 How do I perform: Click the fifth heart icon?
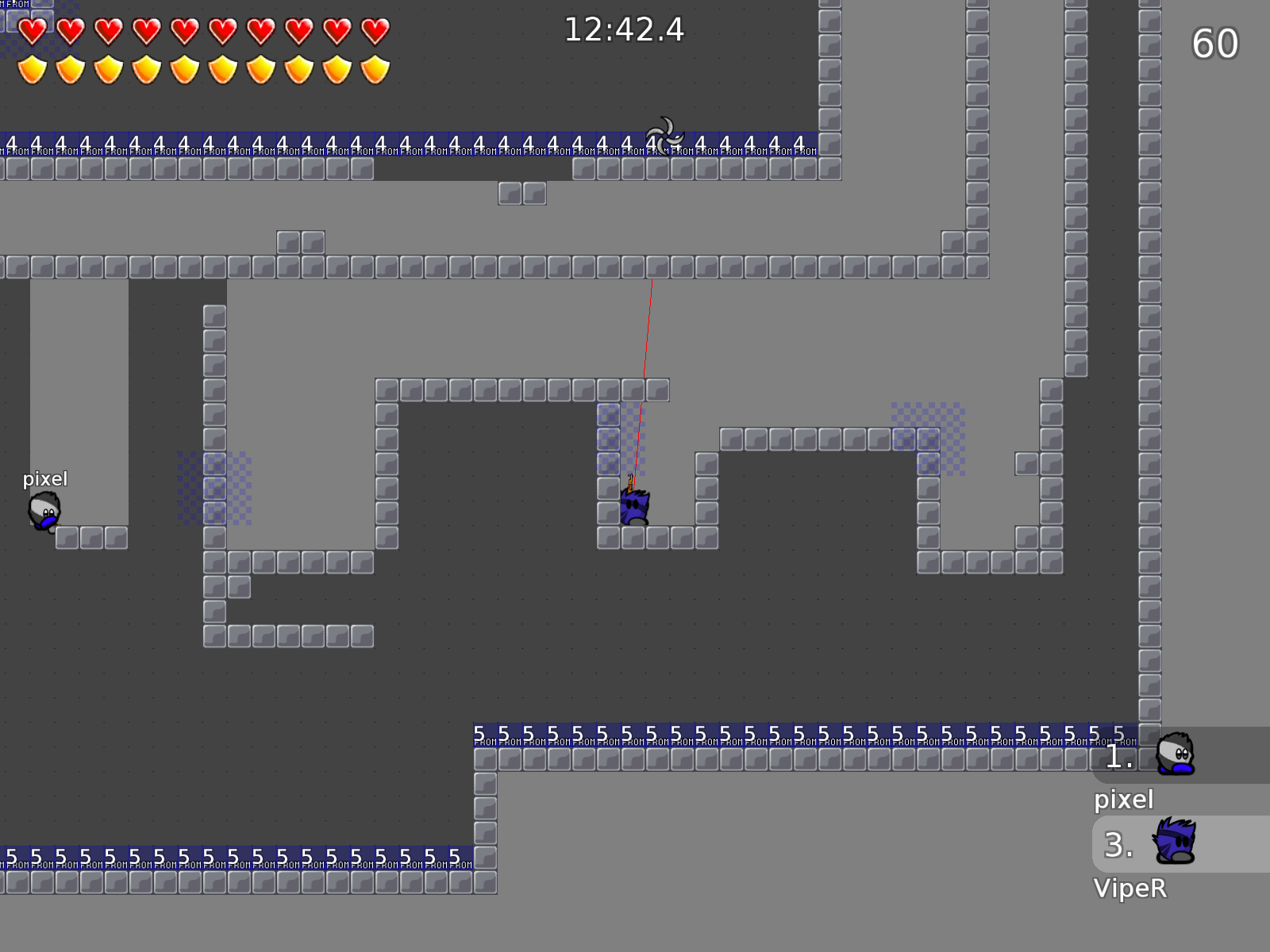pos(183,30)
